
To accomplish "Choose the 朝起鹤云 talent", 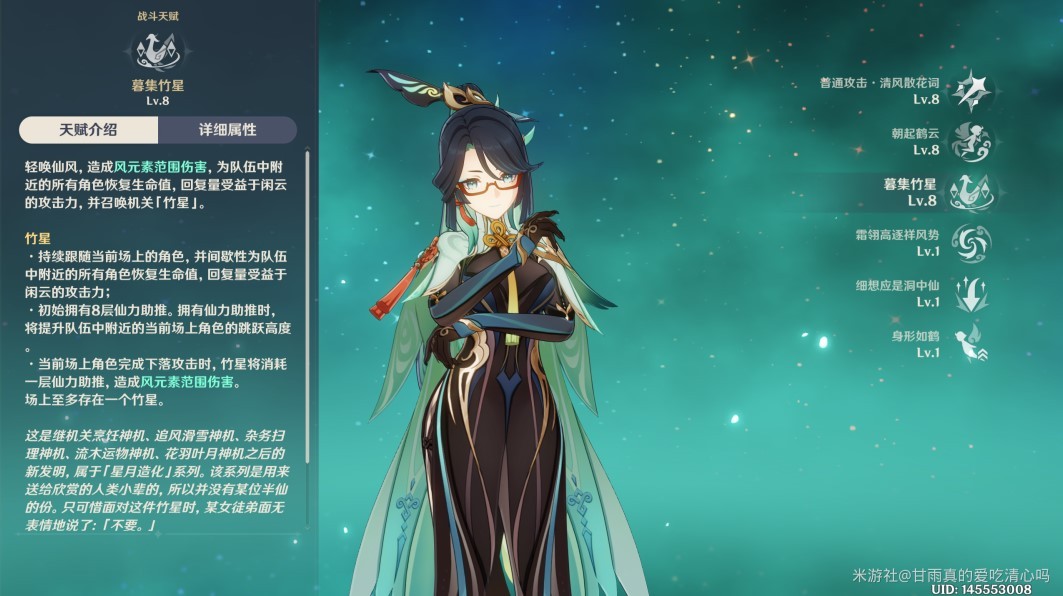I will click(x=970, y=142).
